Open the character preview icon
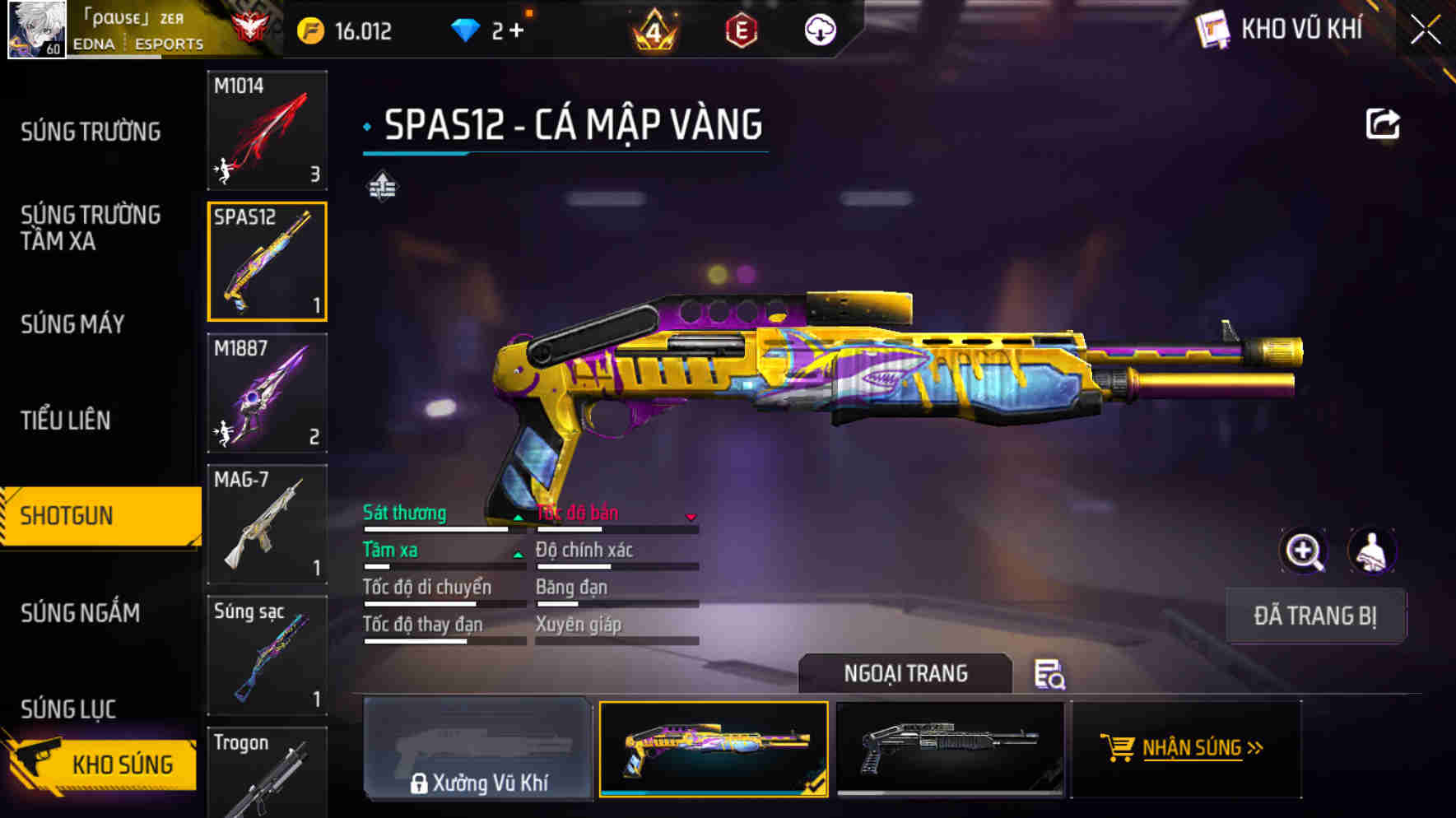The width and height of the screenshot is (1456, 818). click(x=1371, y=551)
